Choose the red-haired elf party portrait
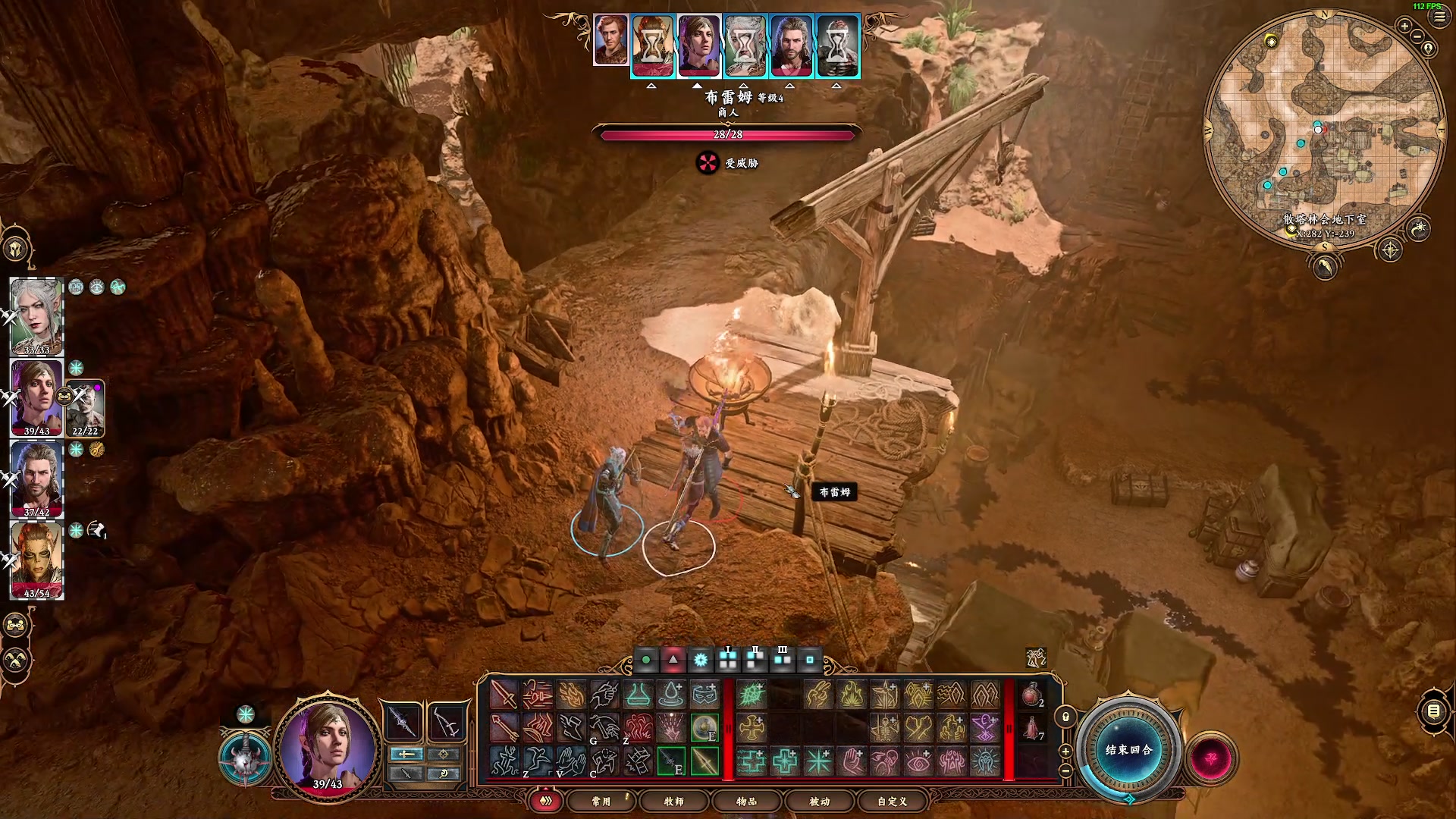1456x819 pixels. [x=36, y=560]
